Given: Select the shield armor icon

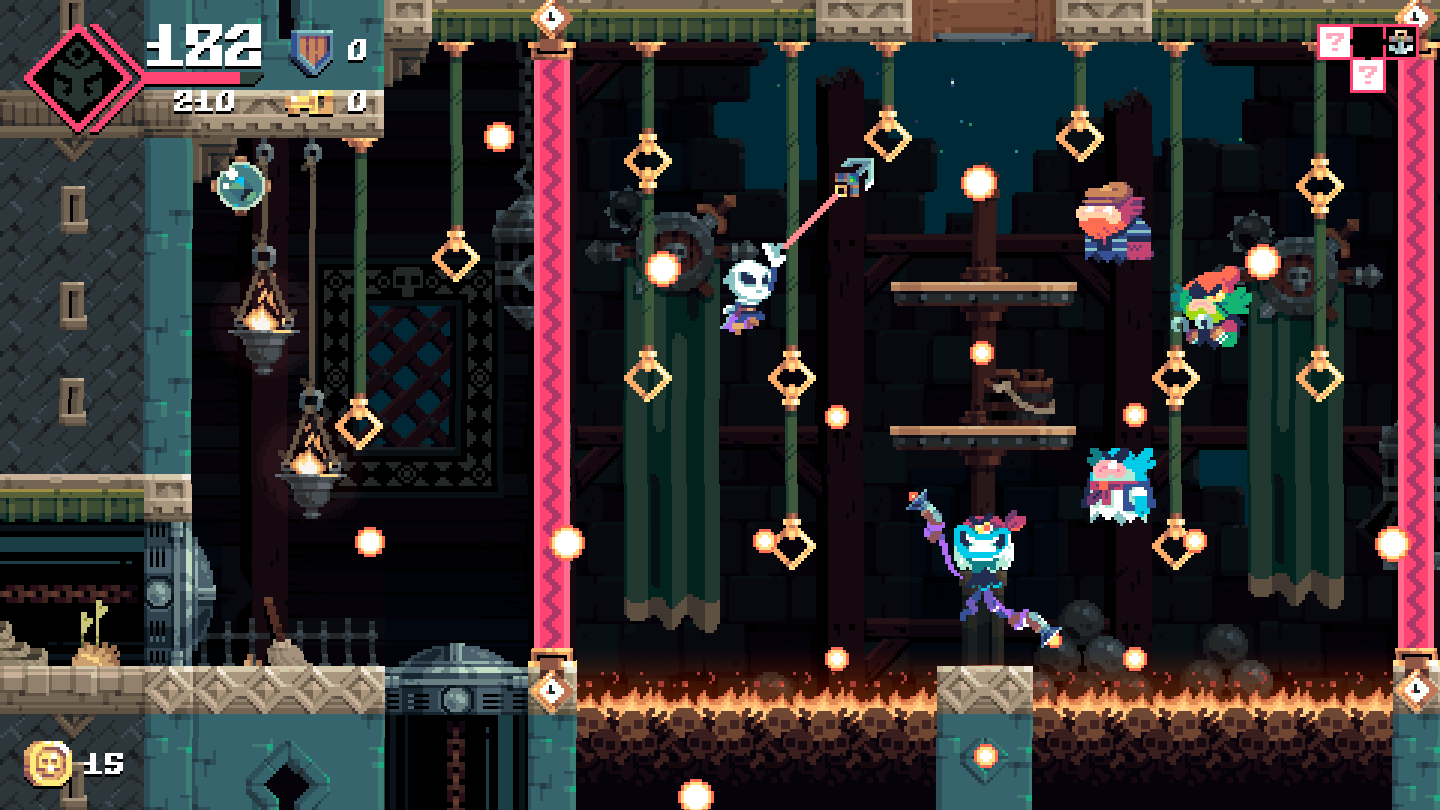Looking at the screenshot, I should point(311,52).
